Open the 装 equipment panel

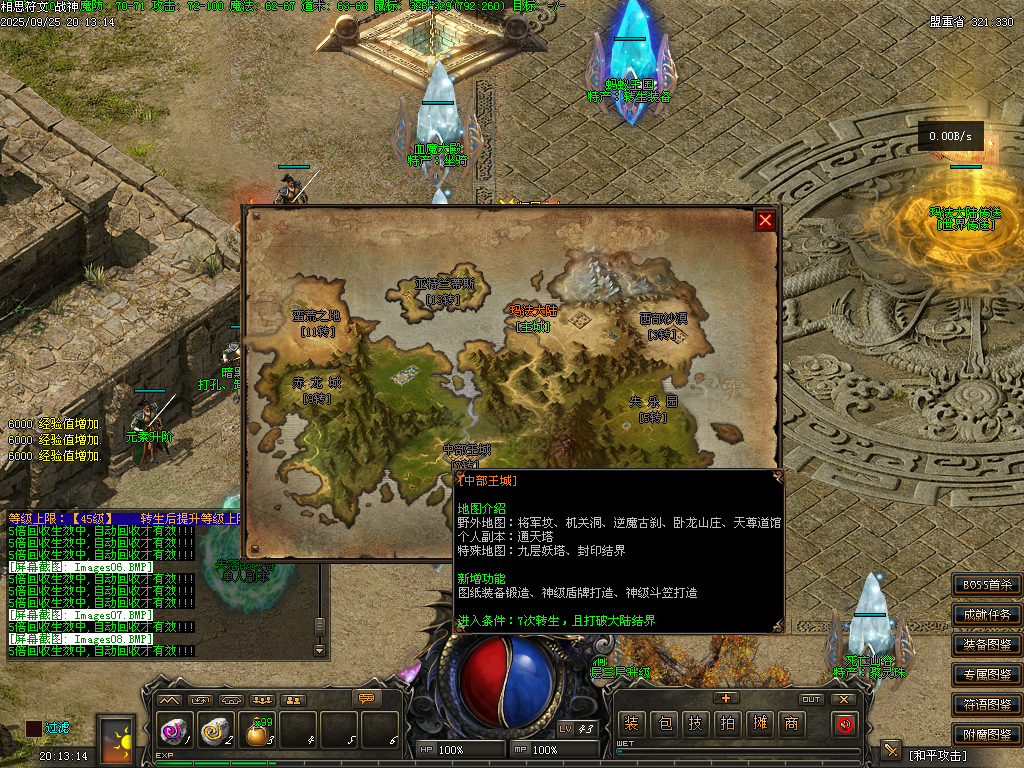pos(631,724)
